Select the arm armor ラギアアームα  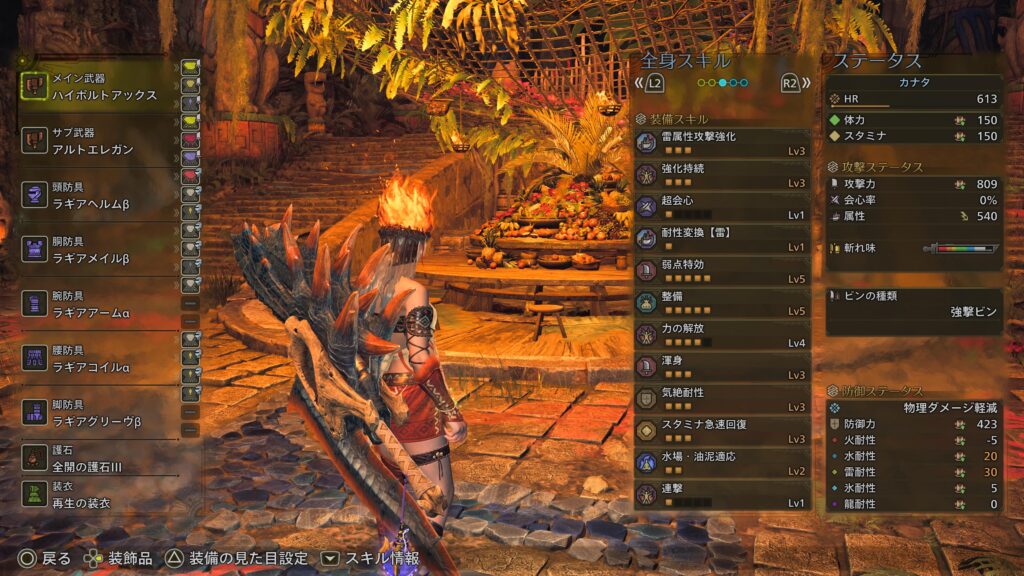coord(98,304)
